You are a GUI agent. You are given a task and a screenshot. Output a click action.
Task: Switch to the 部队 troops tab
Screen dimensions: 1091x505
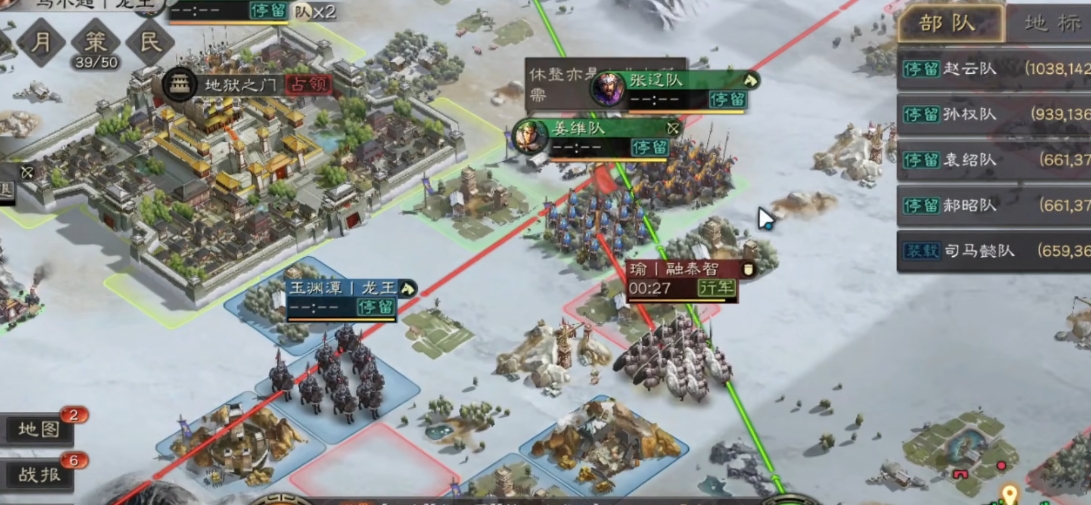tap(949, 24)
